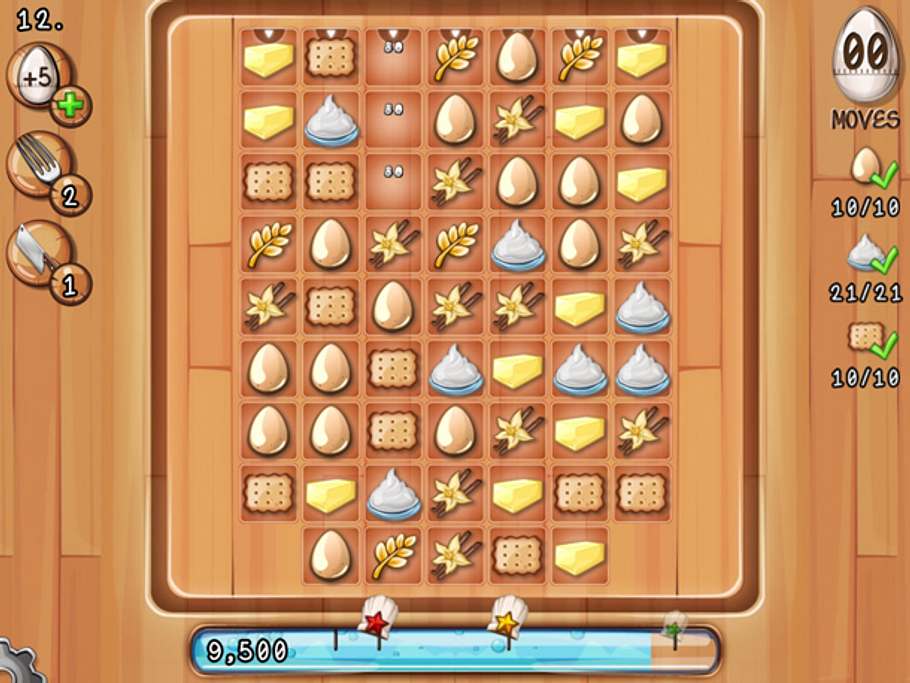Select the meat cleaver booster
The width and height of the screenshot is (910, 683).
click(40, 250)
